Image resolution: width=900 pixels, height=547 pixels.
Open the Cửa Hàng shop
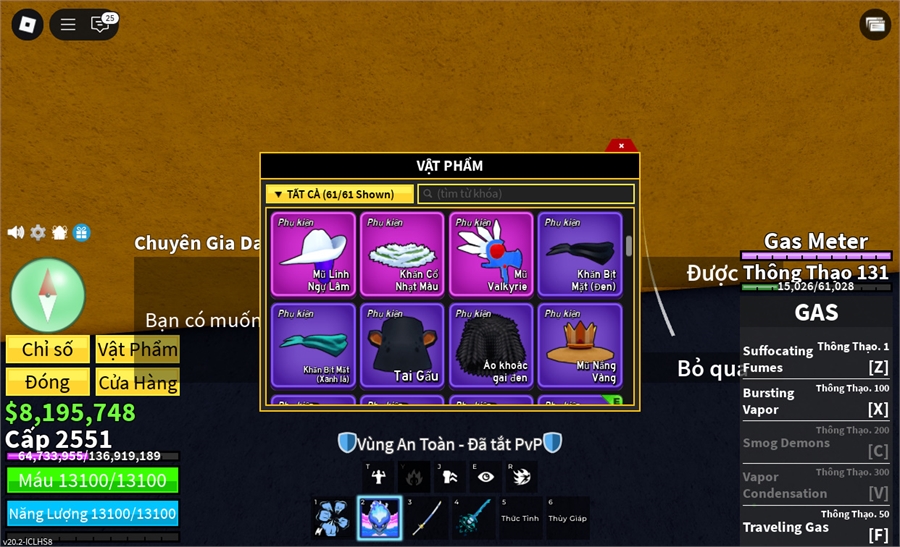click(x=137, y=382)
